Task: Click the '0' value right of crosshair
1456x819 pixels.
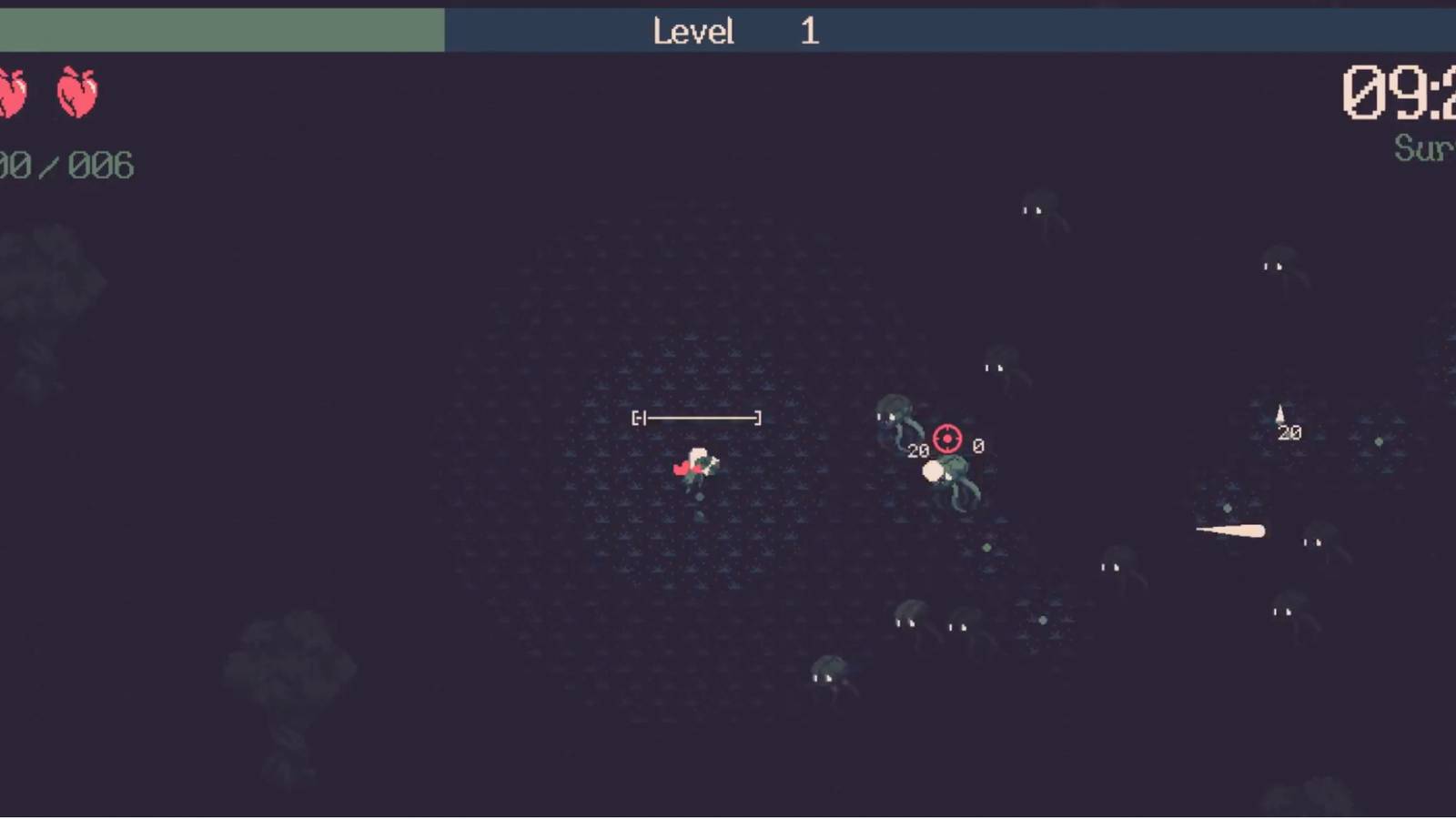Action: [x=976, y=445]
